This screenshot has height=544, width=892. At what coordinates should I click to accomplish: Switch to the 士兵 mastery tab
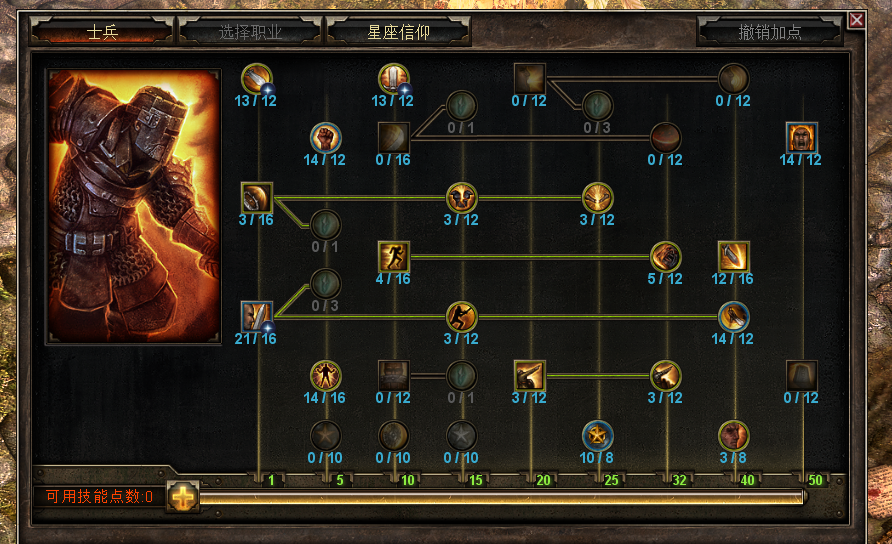(x=102, y=31)
